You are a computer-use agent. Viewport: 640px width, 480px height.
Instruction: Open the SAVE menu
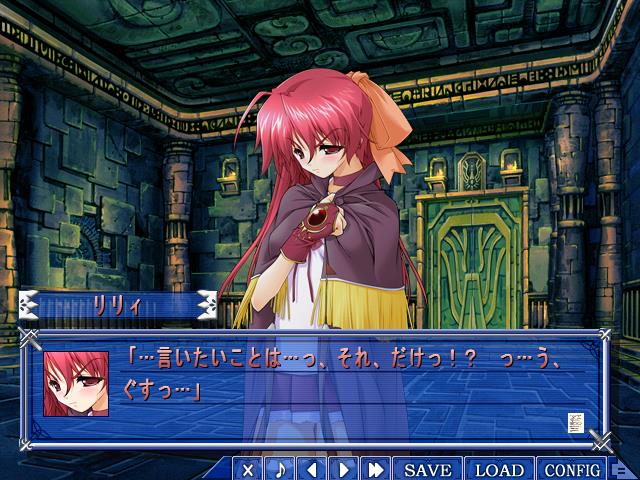click(428, 469)
